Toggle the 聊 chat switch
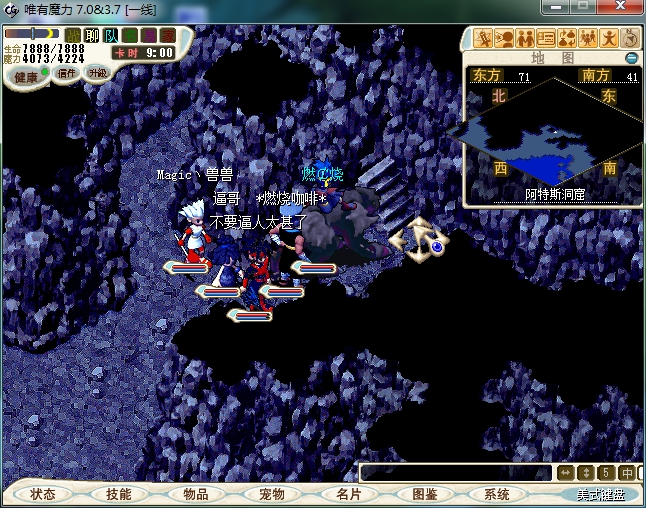This screenshot has height=508, width=646. 92,36
